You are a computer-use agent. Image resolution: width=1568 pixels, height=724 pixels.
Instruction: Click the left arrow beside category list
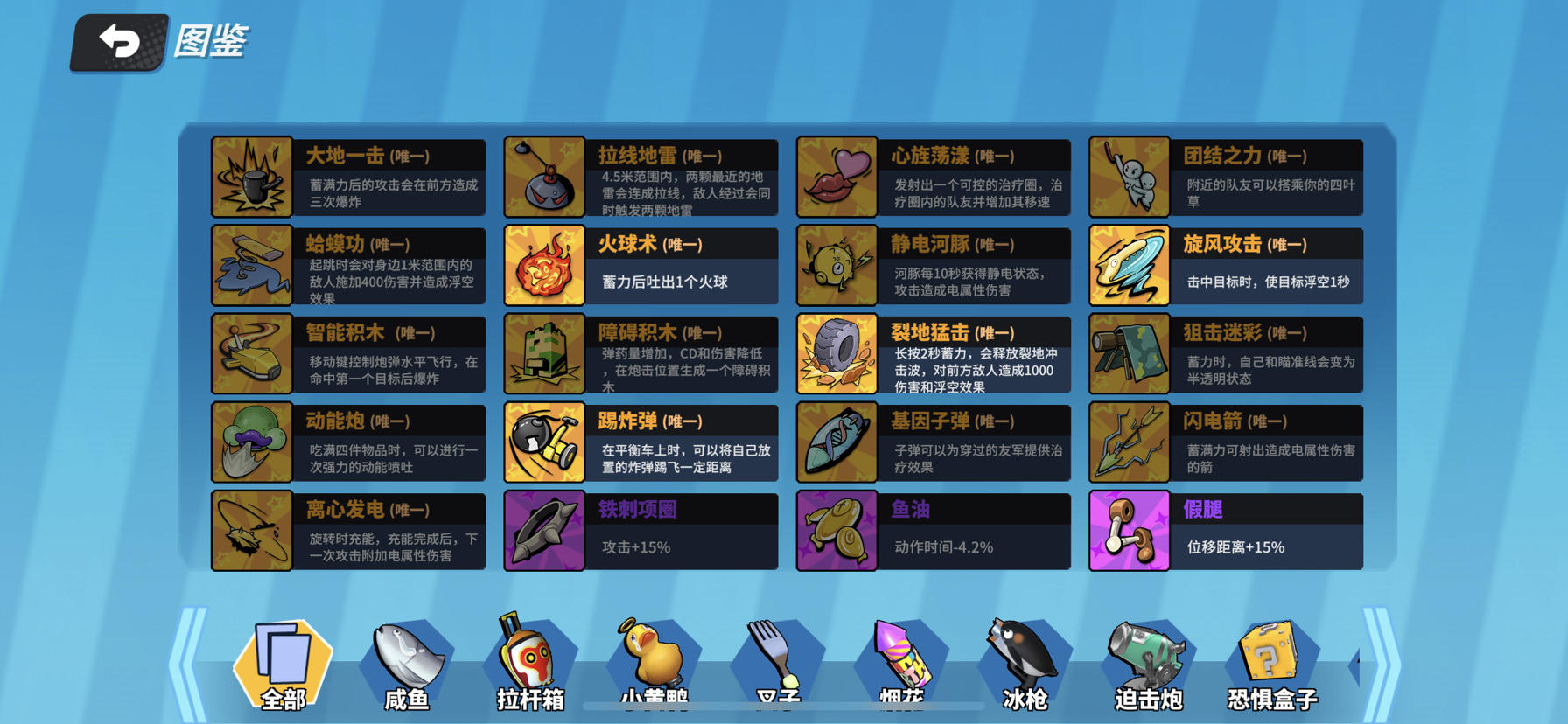tap(185, 660)
